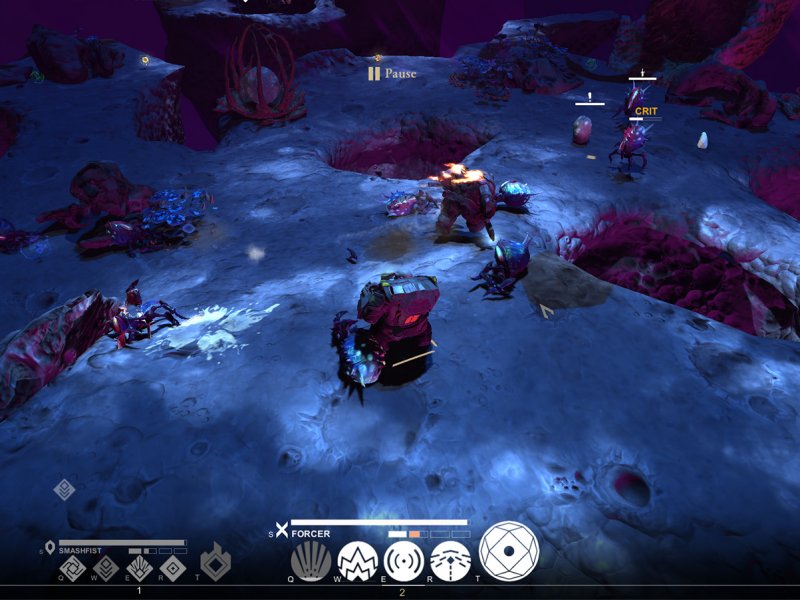Click the floating chevron diamond icon above Smashfist

(64, 490)
